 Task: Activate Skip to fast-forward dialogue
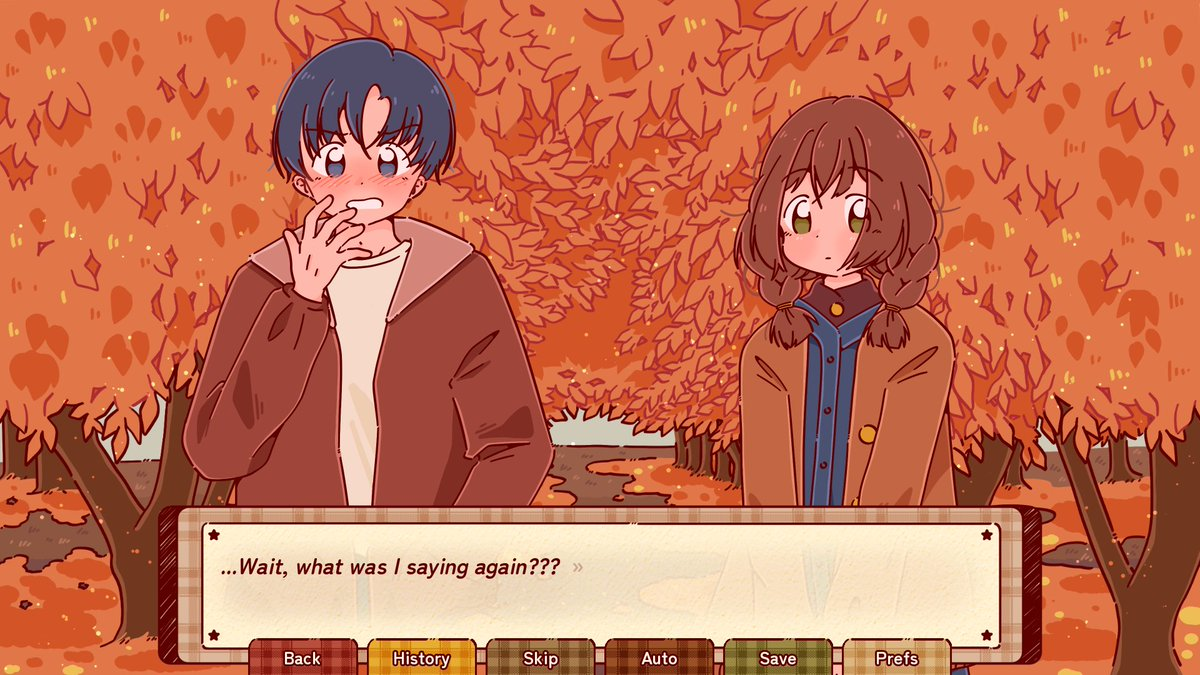pyautogui.click(x=540, y=658)
